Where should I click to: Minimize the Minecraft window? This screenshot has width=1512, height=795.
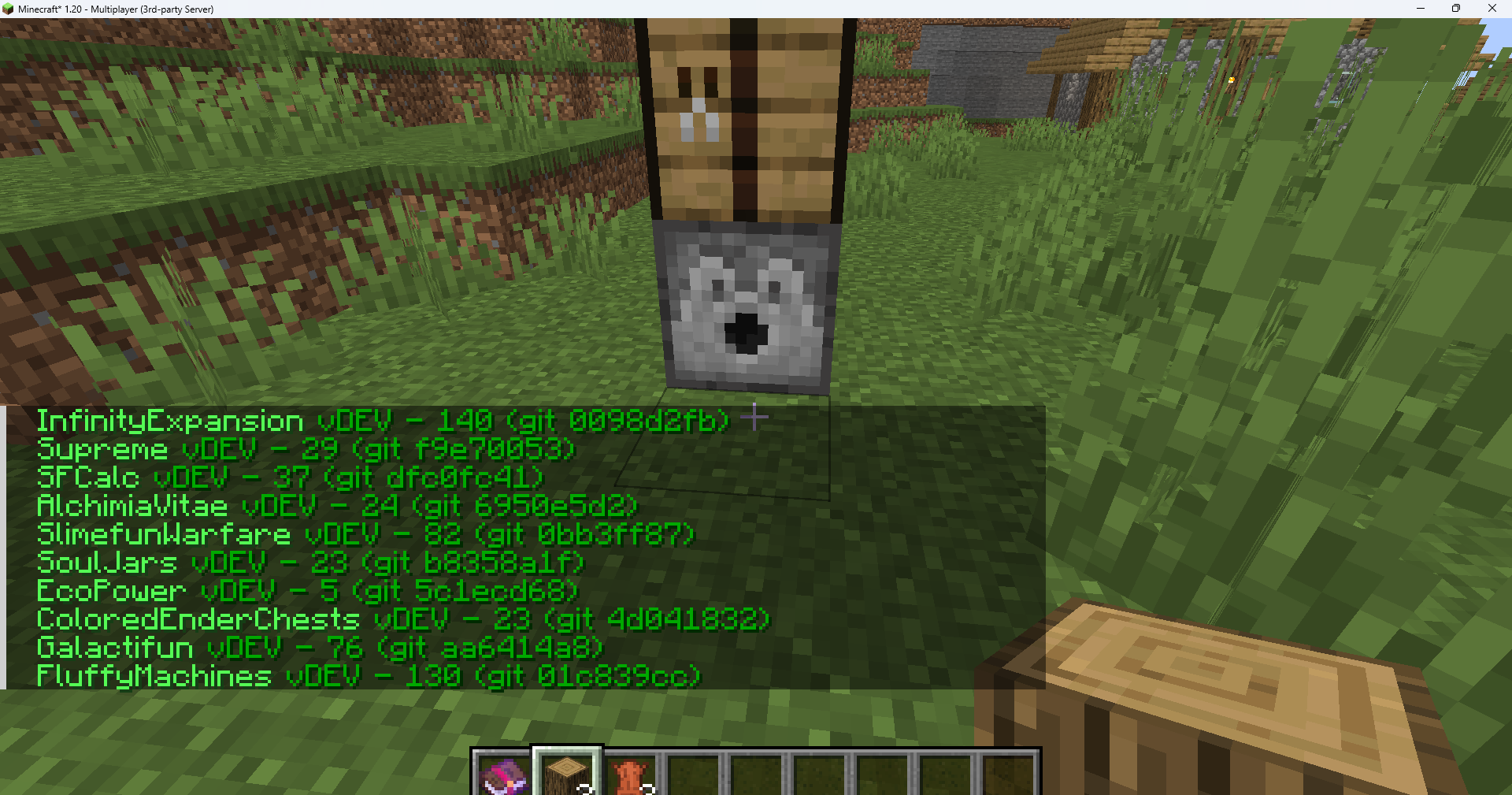[1420, 9]
